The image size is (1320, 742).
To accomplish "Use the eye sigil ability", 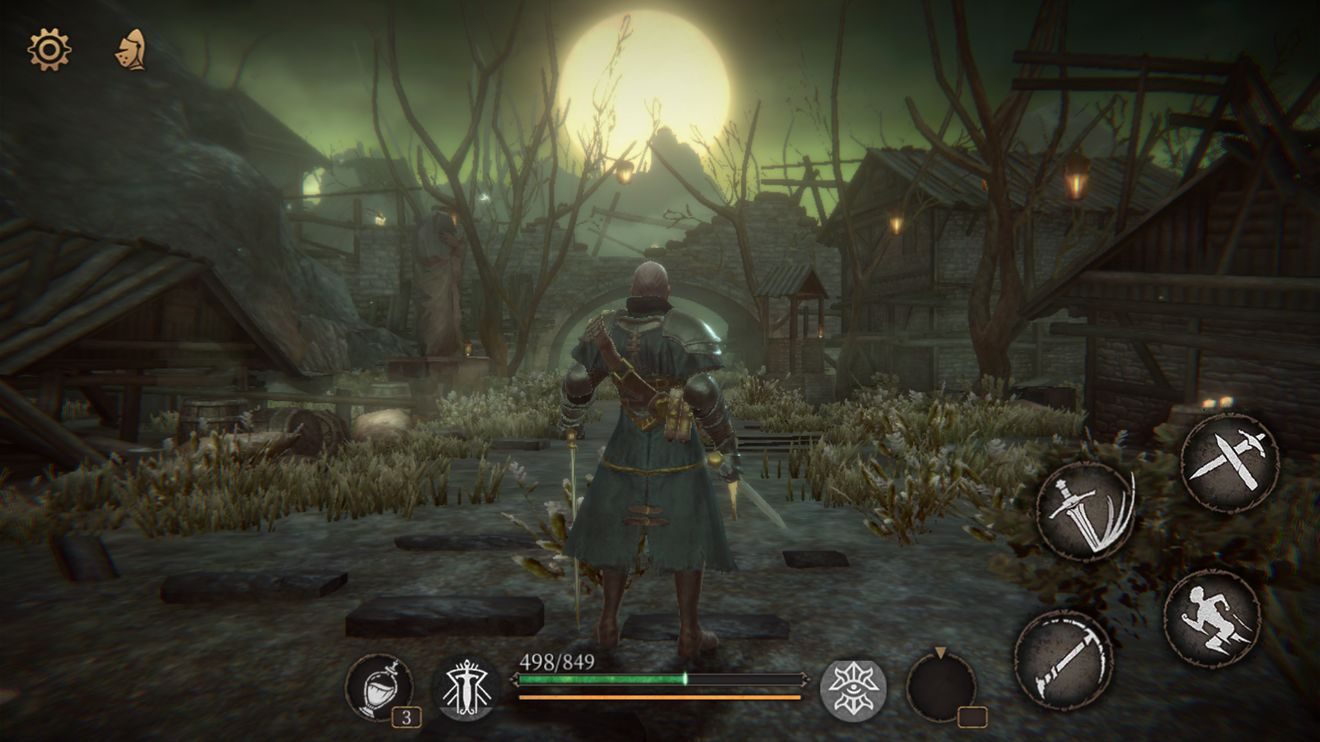I will tap(853, 689).
